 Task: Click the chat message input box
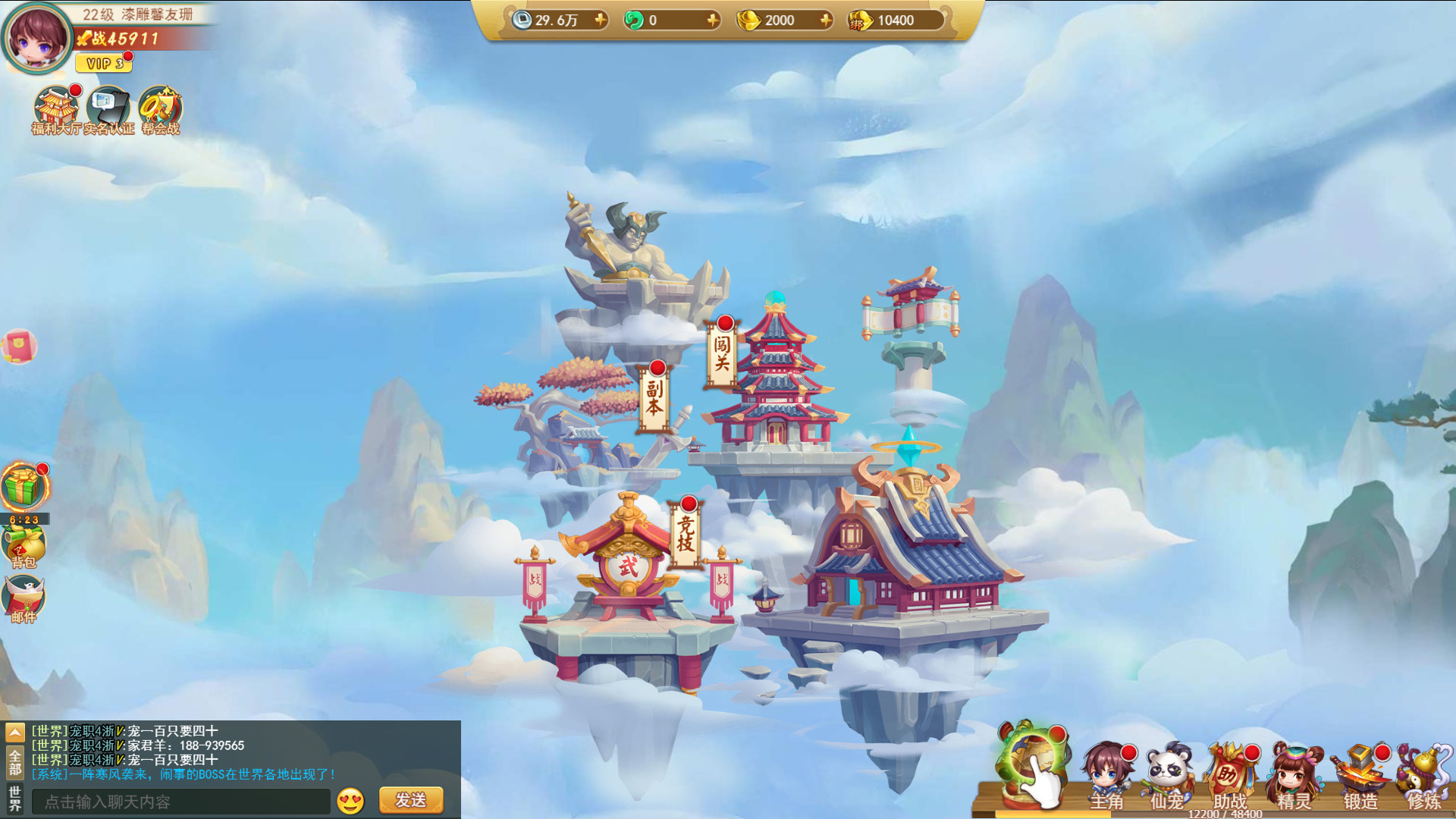[182, 800]
